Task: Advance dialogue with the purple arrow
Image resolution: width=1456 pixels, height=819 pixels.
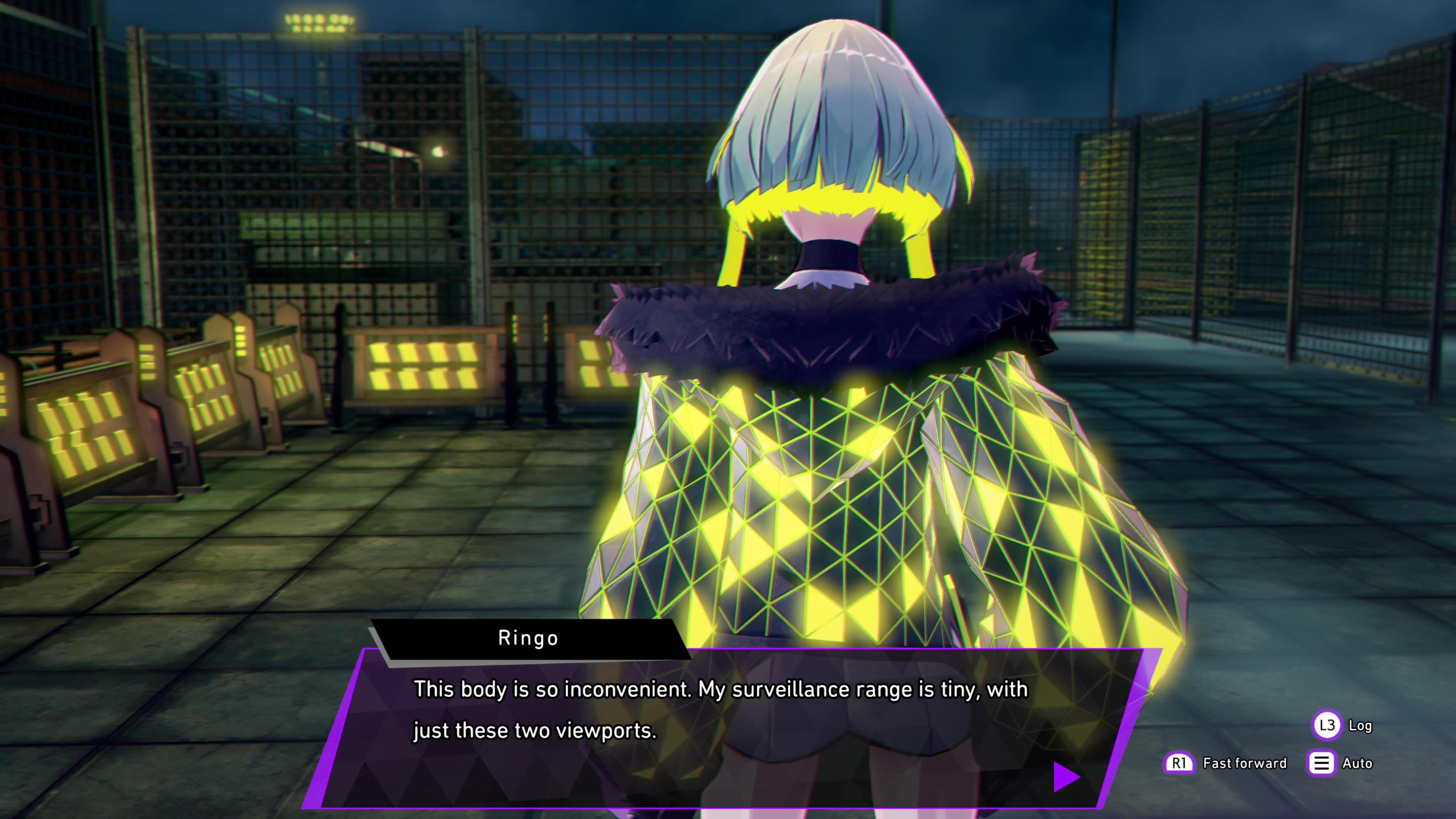Action: coord(1065,777)
